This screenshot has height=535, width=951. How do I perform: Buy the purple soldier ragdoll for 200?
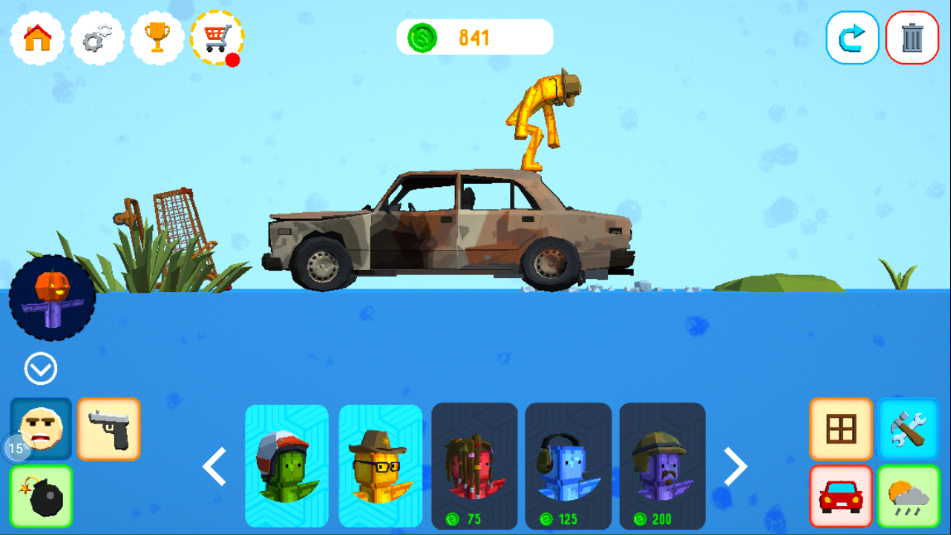click(662, 466)
